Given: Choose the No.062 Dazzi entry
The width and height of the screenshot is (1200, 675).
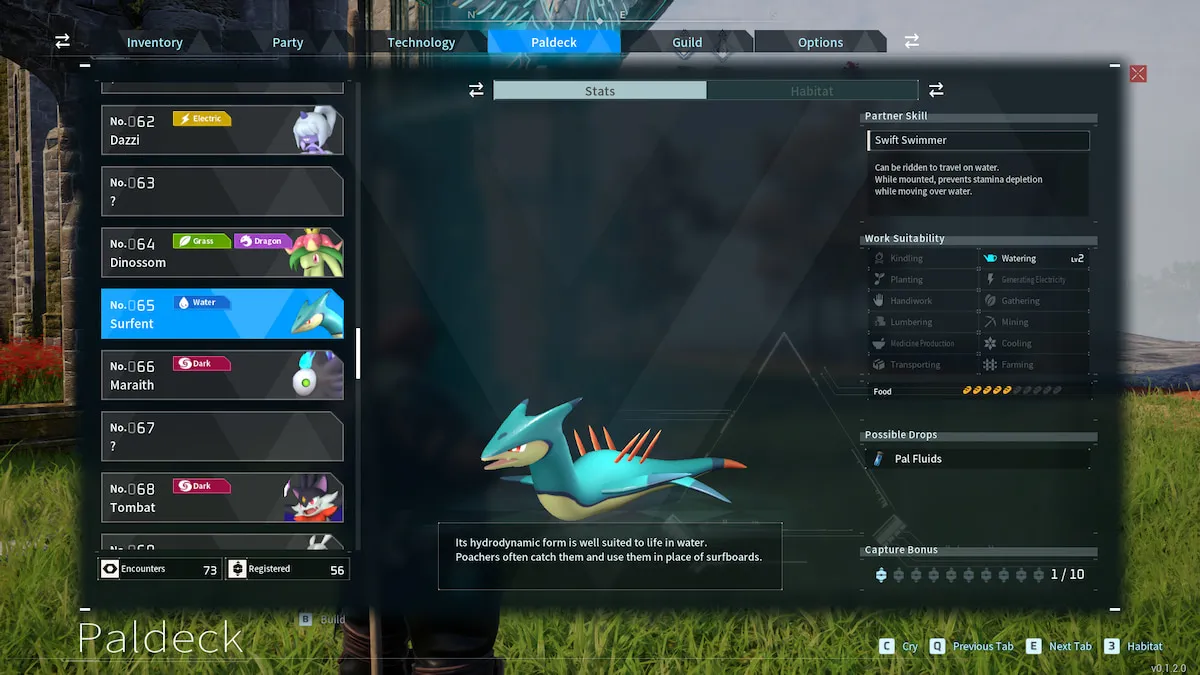Looking at the screenshot, I should point(222,130).
